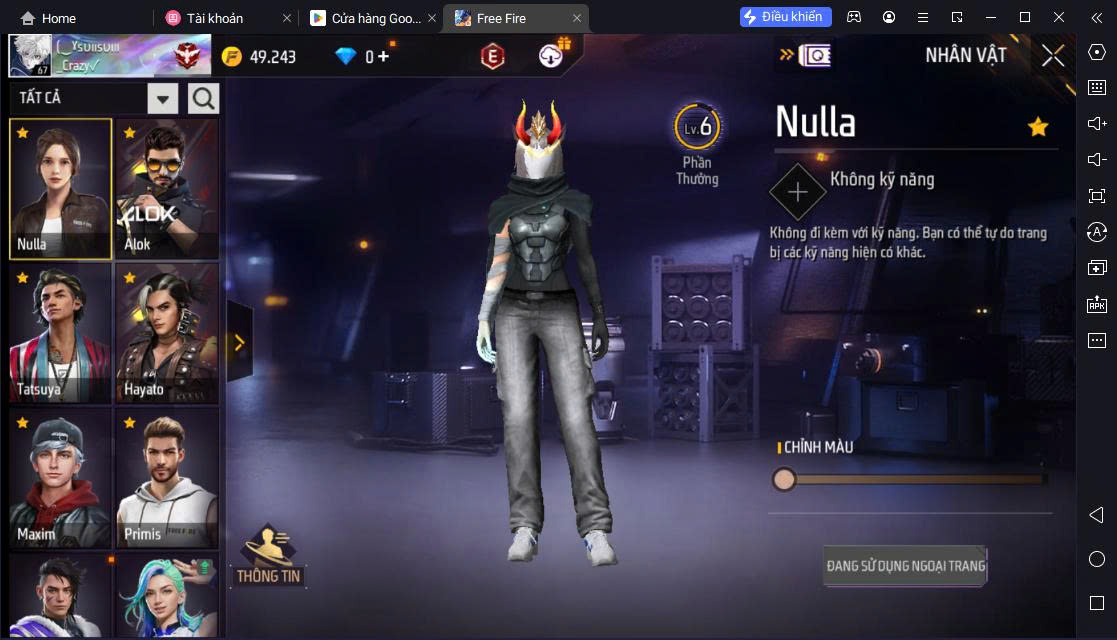The width and height of the screenshot is (1117, 640).
Task: Pick the Tatsuya character card
Action: point(61,333)
